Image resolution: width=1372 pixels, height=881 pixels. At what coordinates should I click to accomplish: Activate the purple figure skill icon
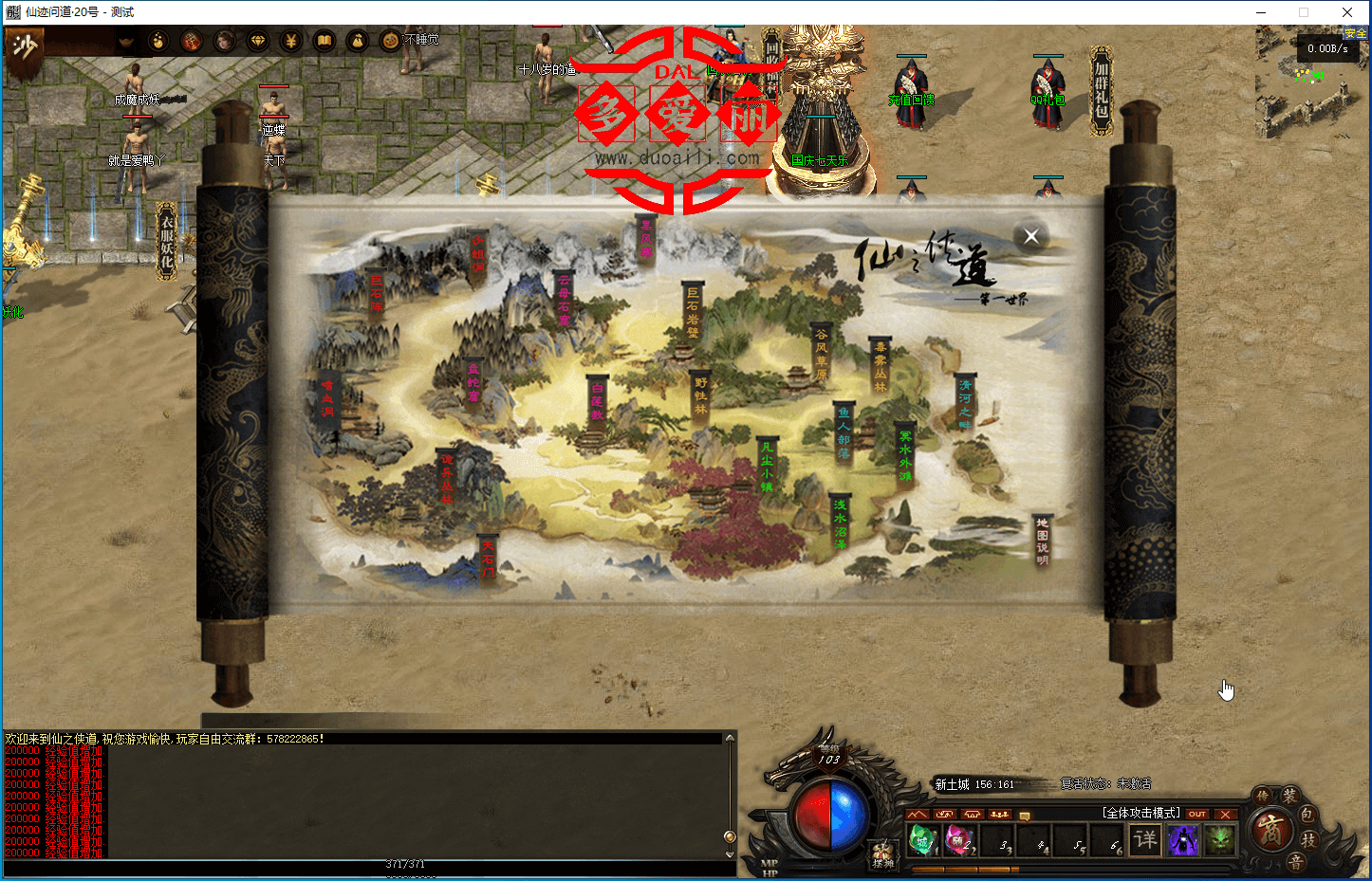[x=1183, y=839]
